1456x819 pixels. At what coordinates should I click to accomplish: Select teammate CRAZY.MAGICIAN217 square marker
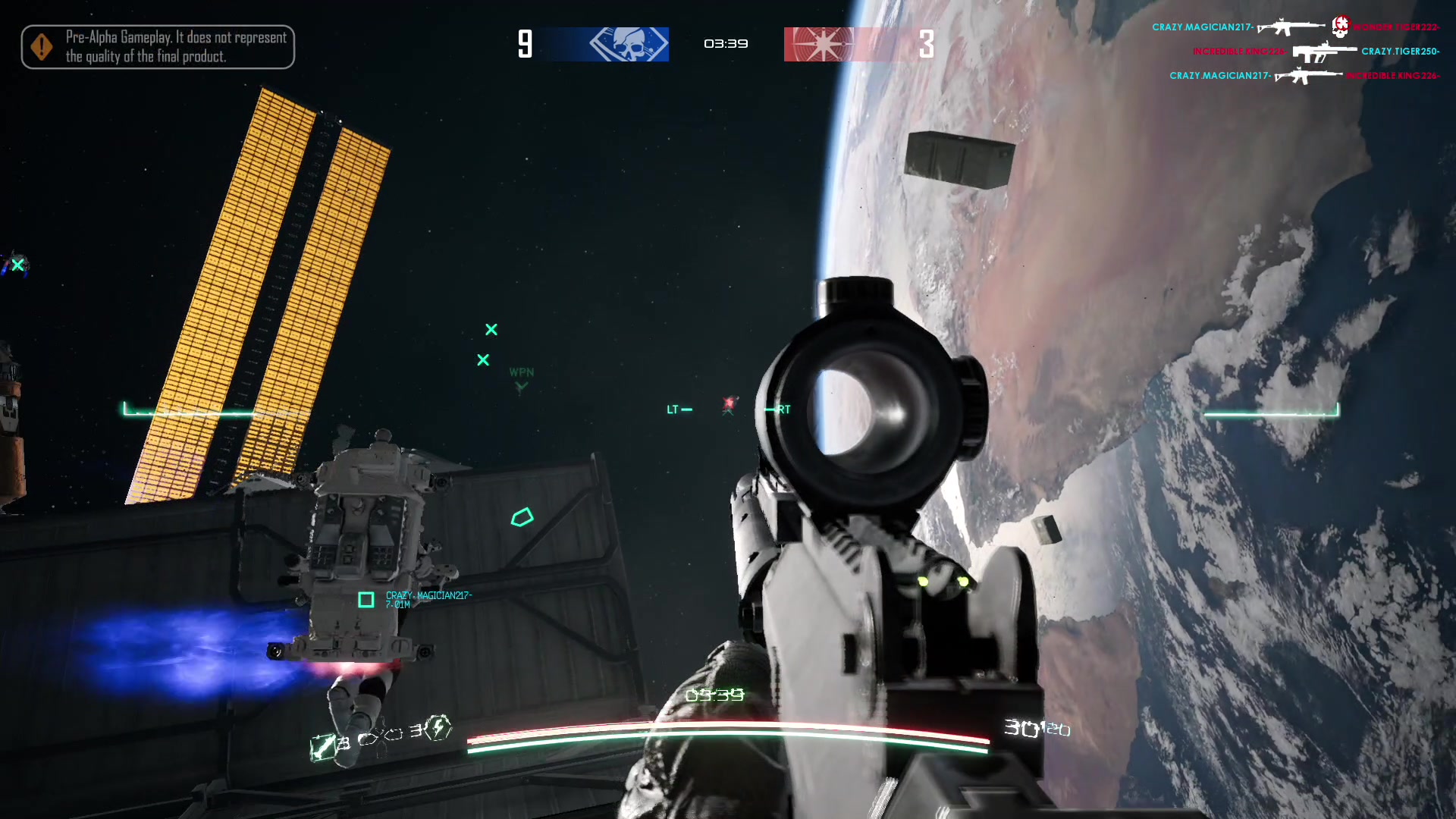pyautogui.click(x=366, y=600)
